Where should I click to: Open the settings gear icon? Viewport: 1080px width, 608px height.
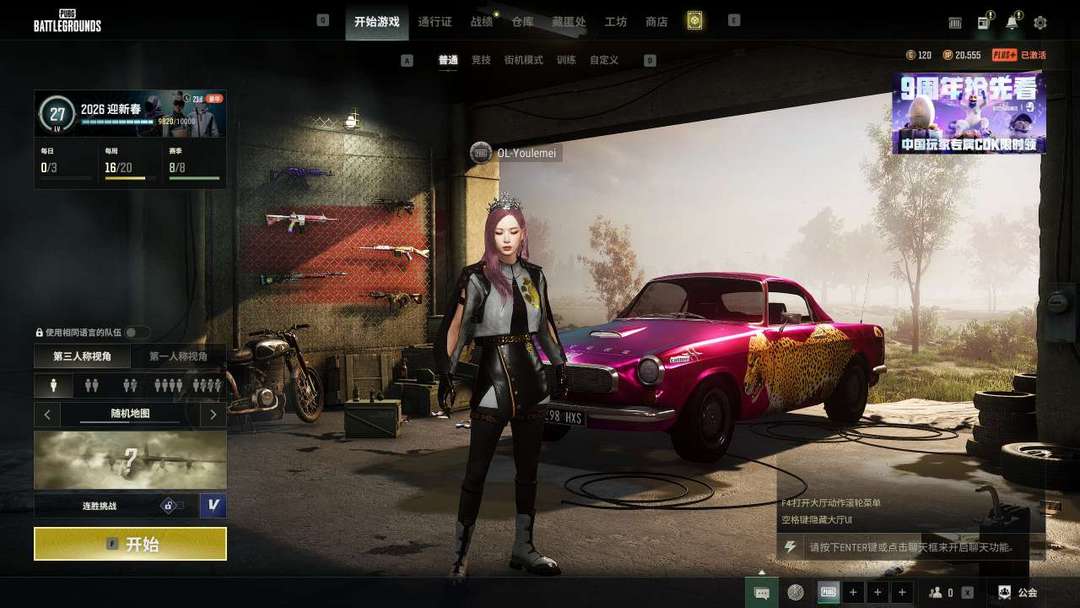1040,22
